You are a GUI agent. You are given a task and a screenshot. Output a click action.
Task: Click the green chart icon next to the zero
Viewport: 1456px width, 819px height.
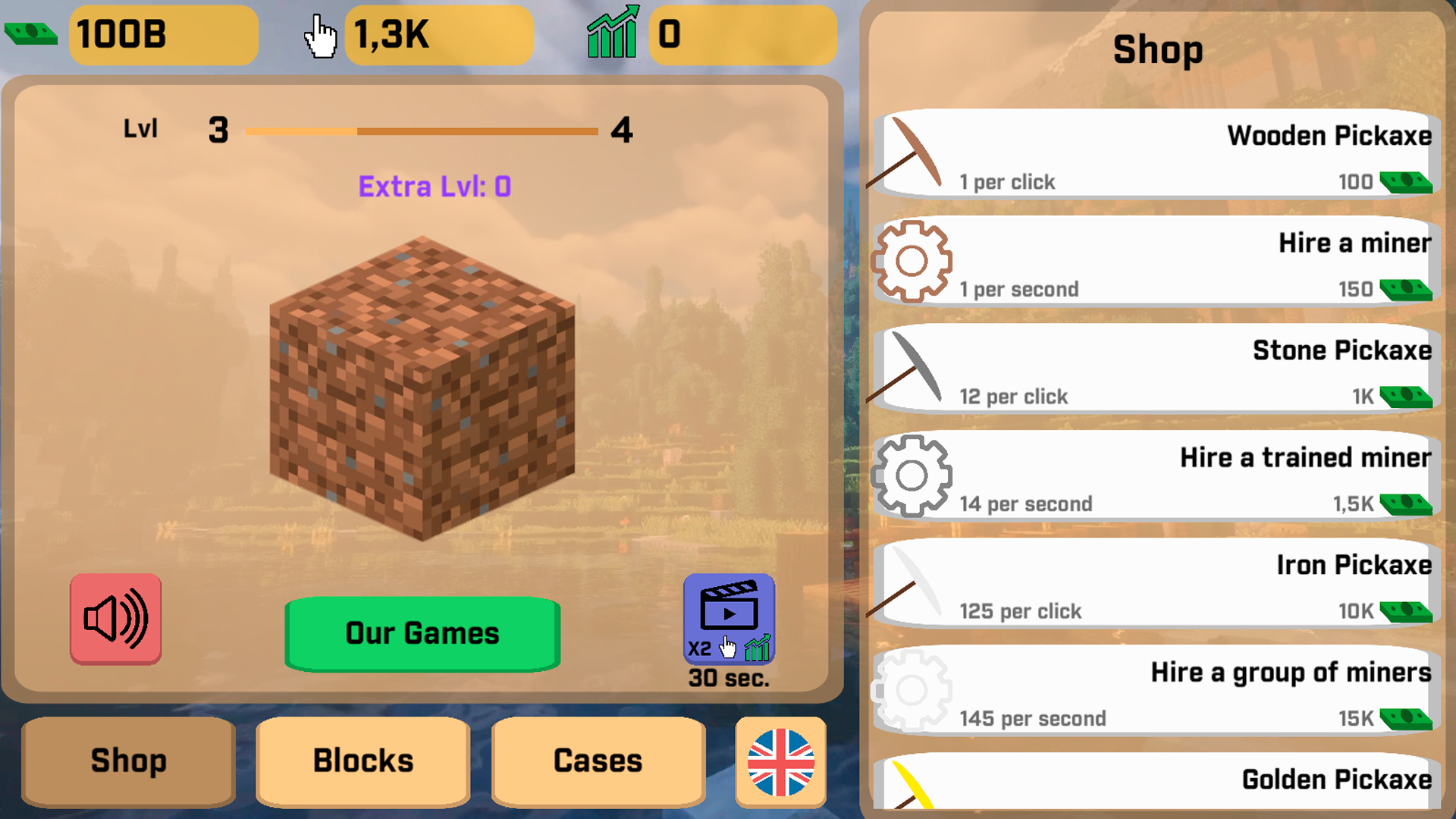pos(614,33)
